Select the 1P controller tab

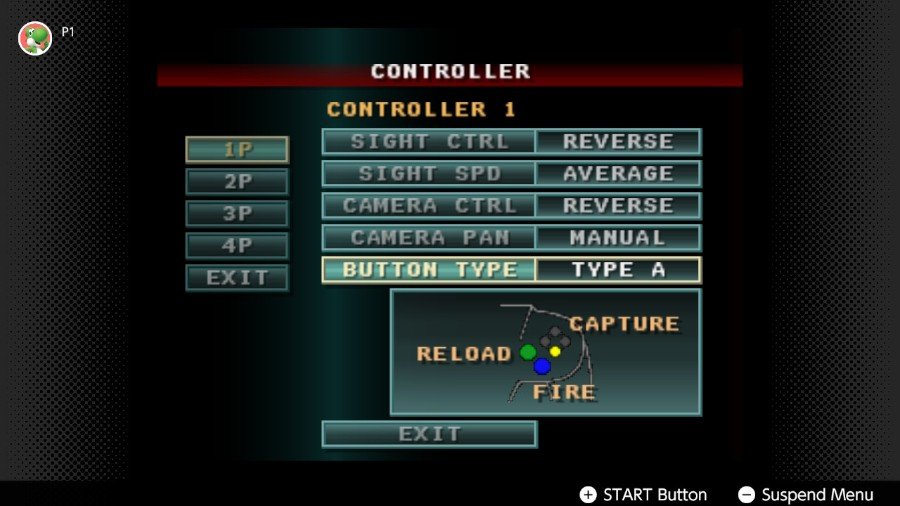tap(237, 150)
